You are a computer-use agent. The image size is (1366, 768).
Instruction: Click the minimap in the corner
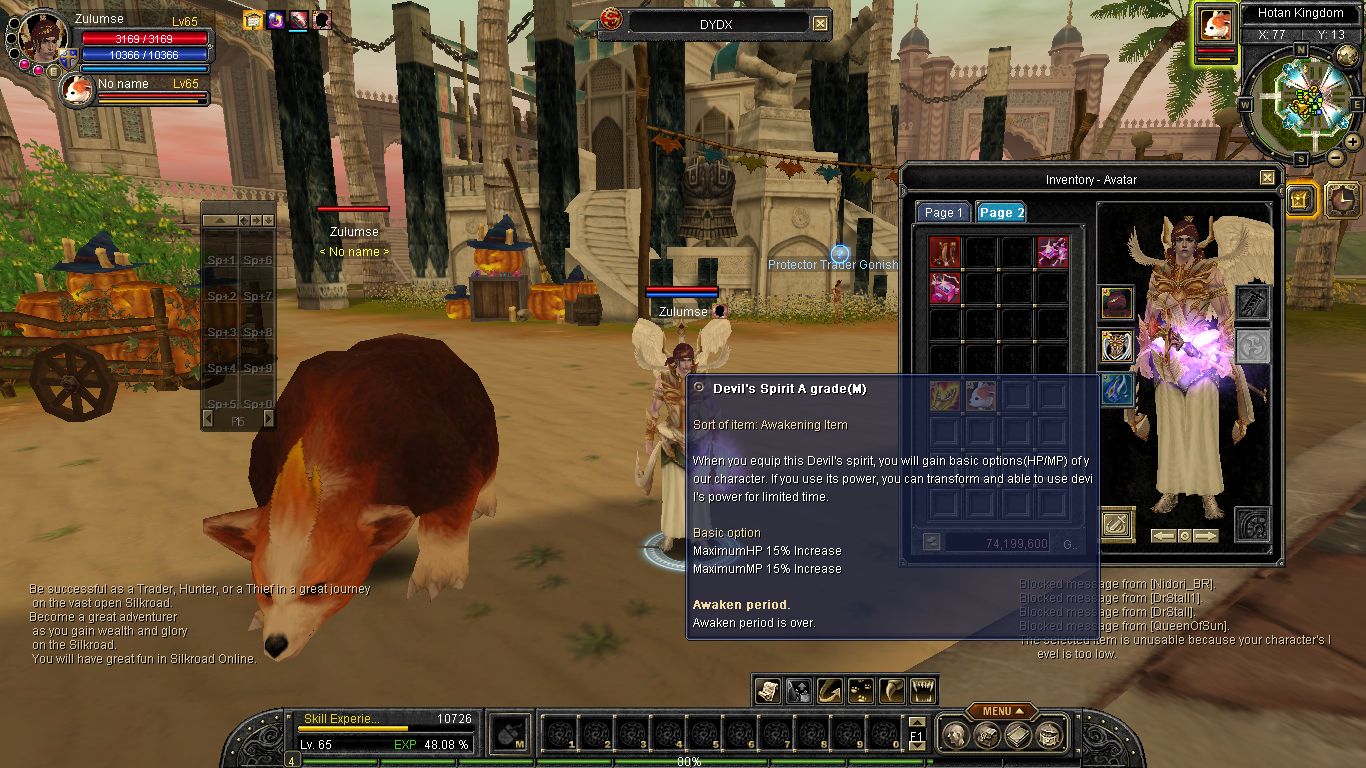1299,100
